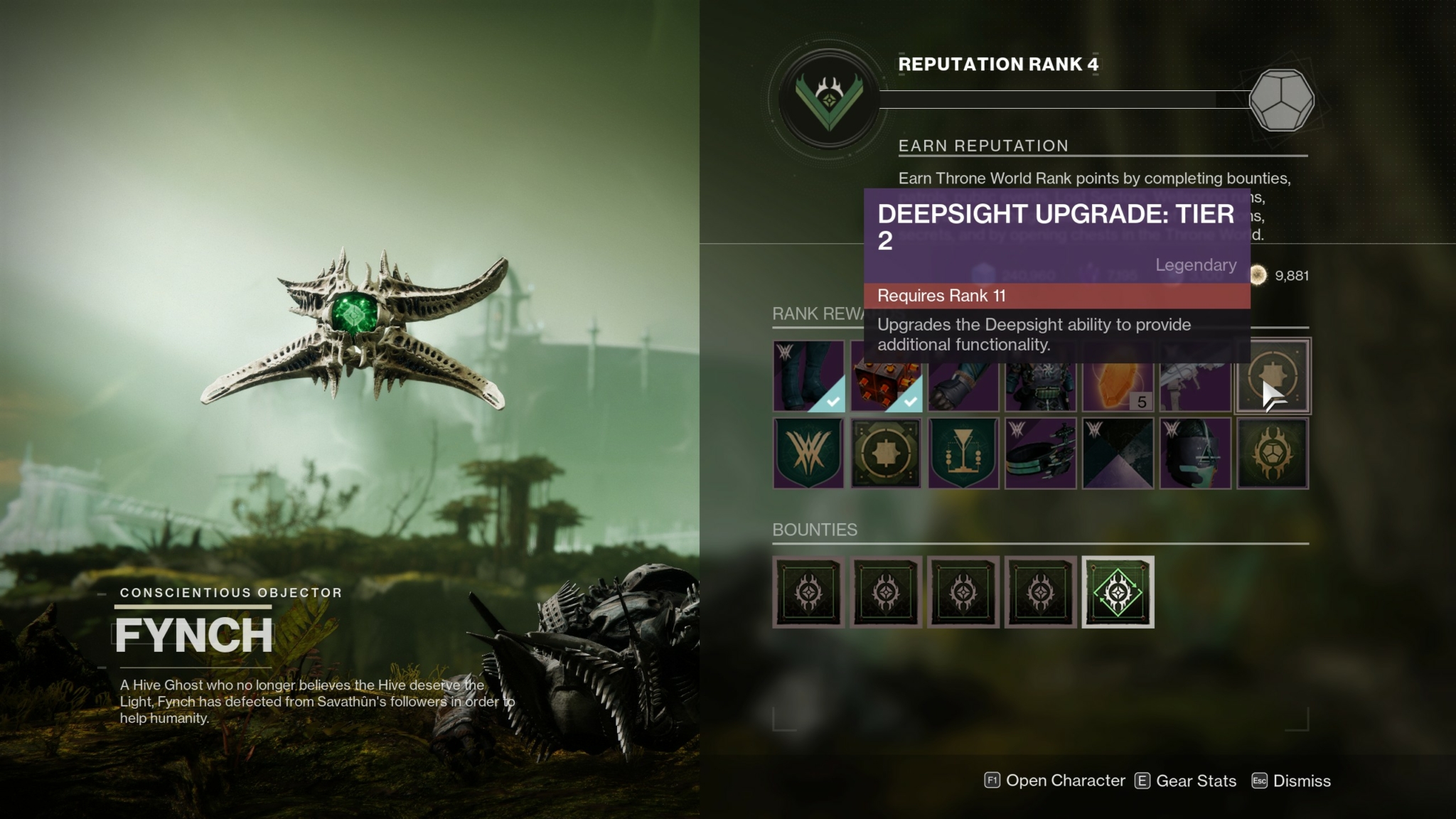This screenshot has height=819, width=1456.
Task: Select the flaming Ghost shell rank reward
Action: (1273, 454)
